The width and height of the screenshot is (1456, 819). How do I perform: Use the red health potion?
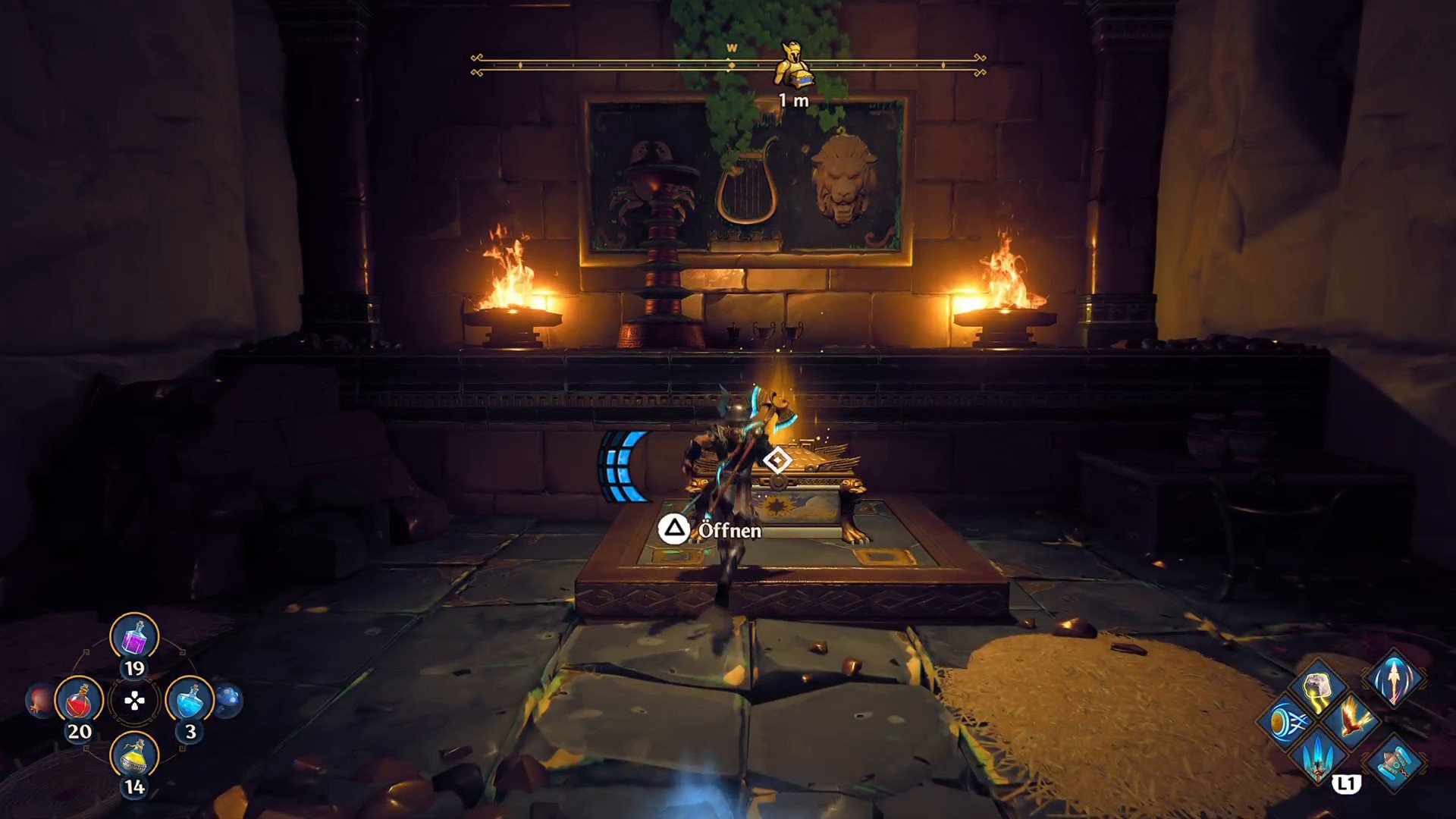point(79,700)
